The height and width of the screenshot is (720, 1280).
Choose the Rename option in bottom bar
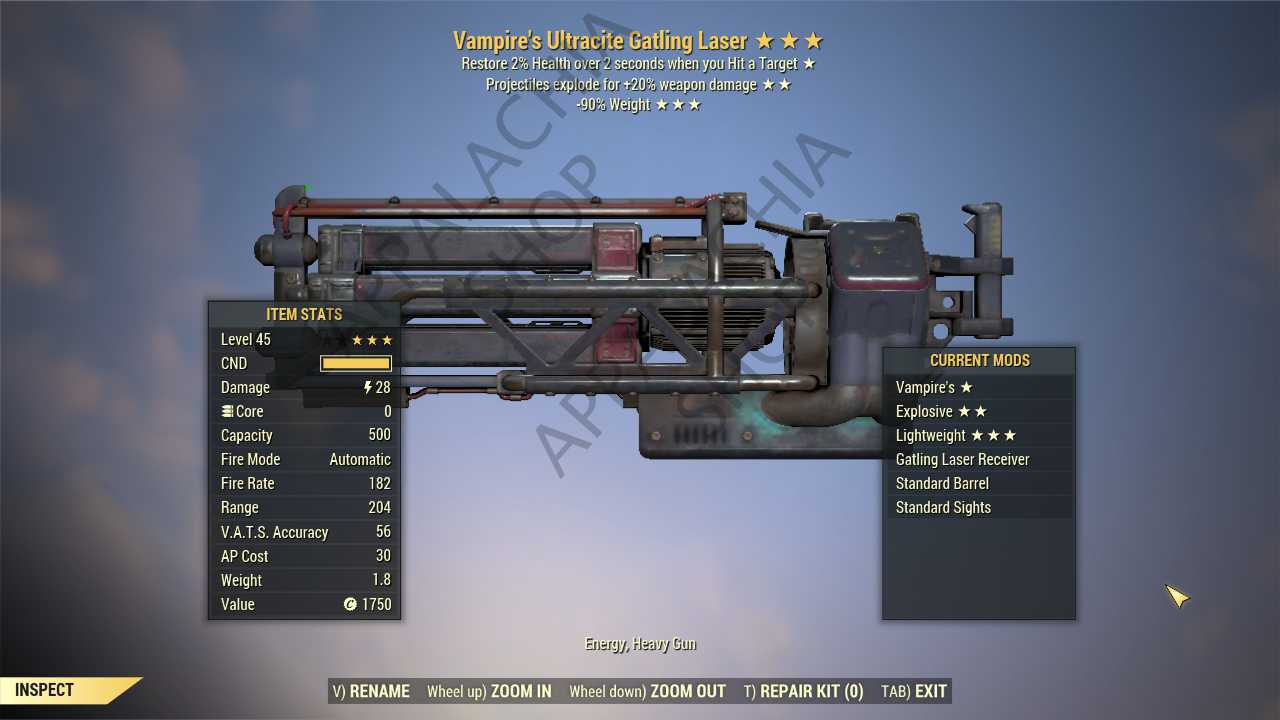[x=371, y=691]
